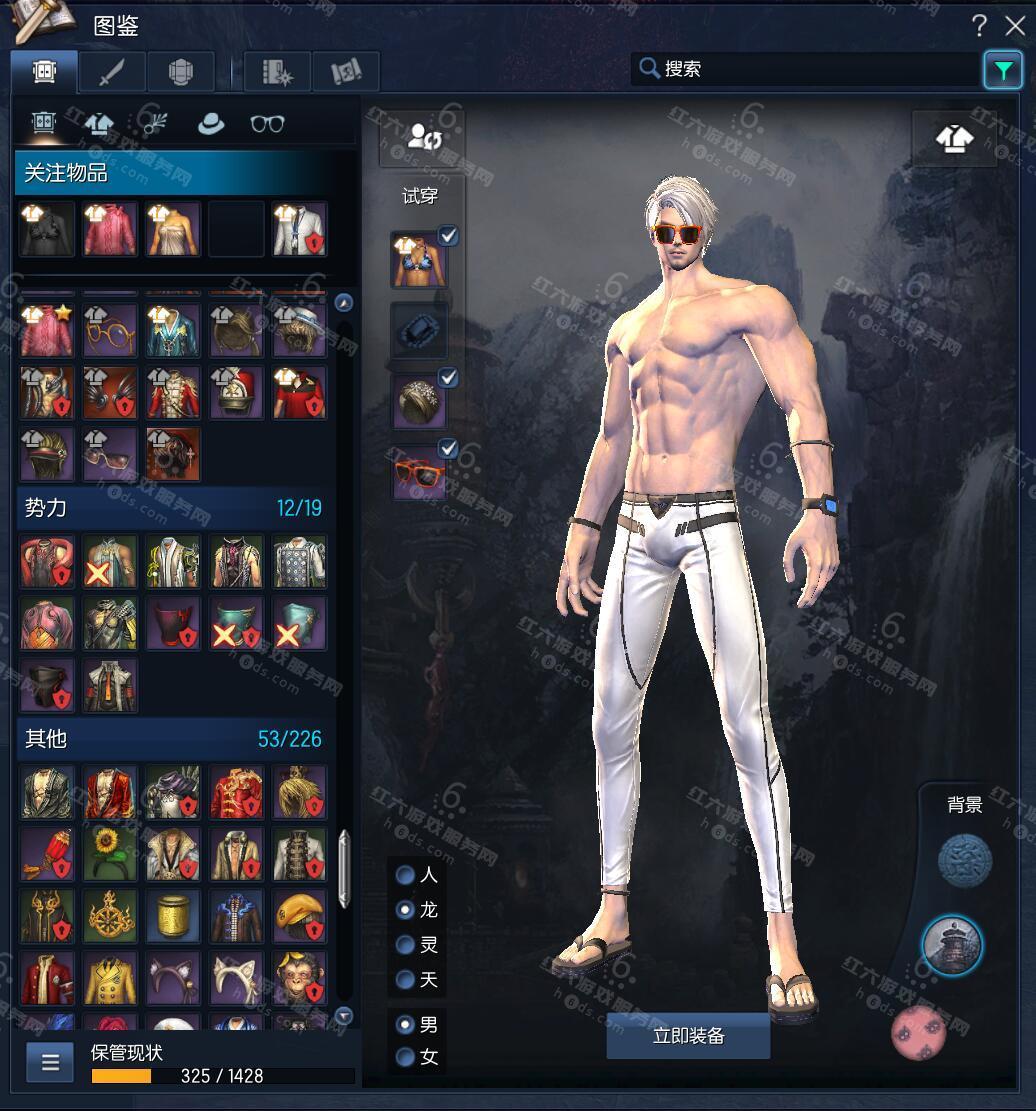The image size is (1036, 1111).
Task: Select 男 gender option
Action: pos(406,1025)
